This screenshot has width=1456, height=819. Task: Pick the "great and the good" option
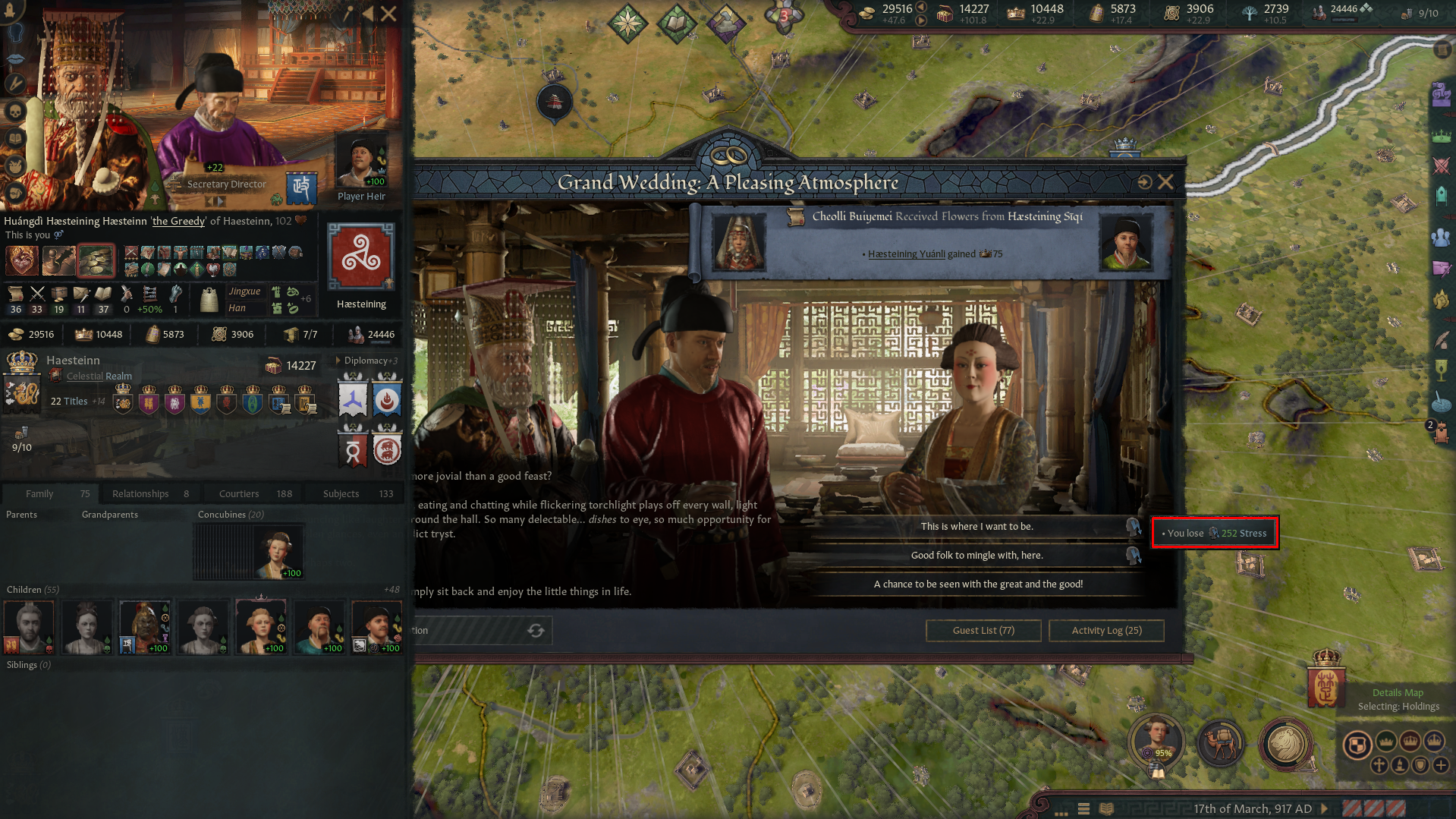click(x=977, y=584)
